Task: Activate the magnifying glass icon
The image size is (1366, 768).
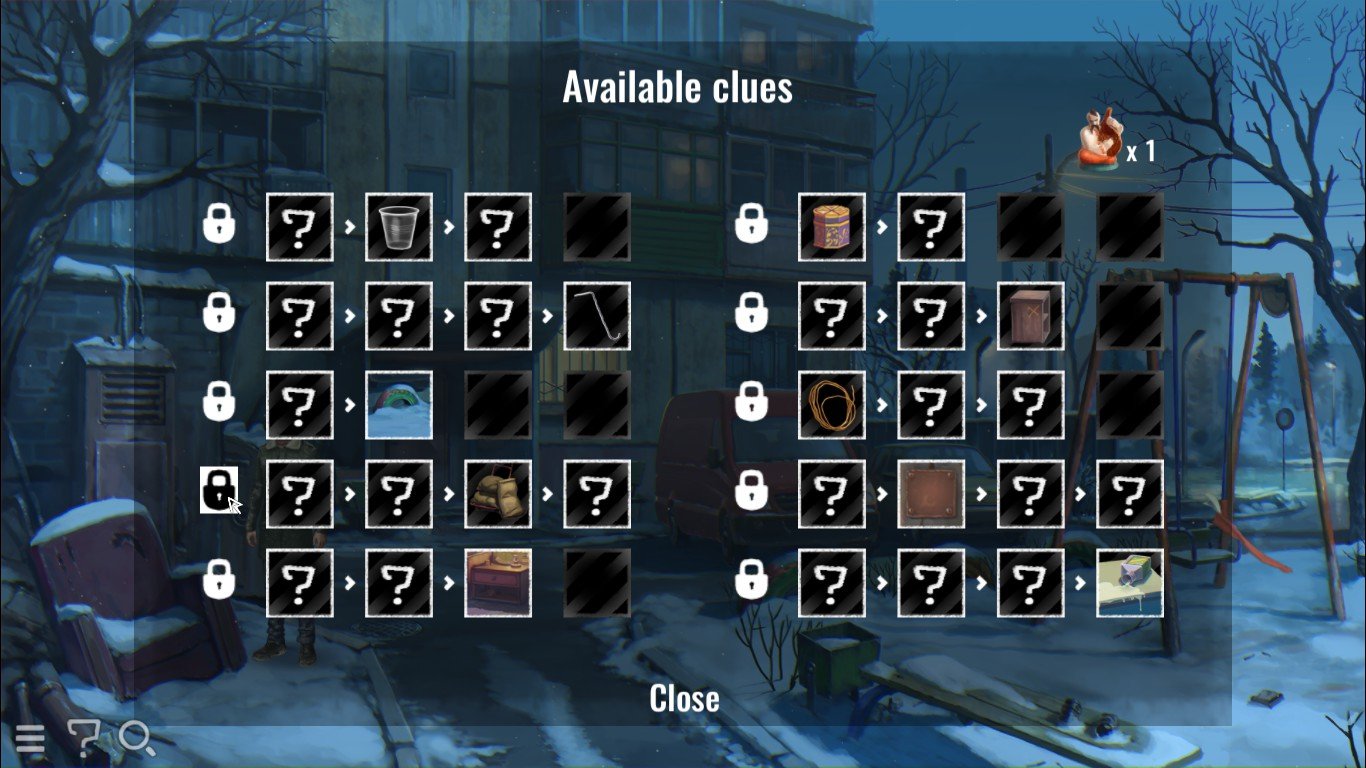Action: tap(137, 738)
